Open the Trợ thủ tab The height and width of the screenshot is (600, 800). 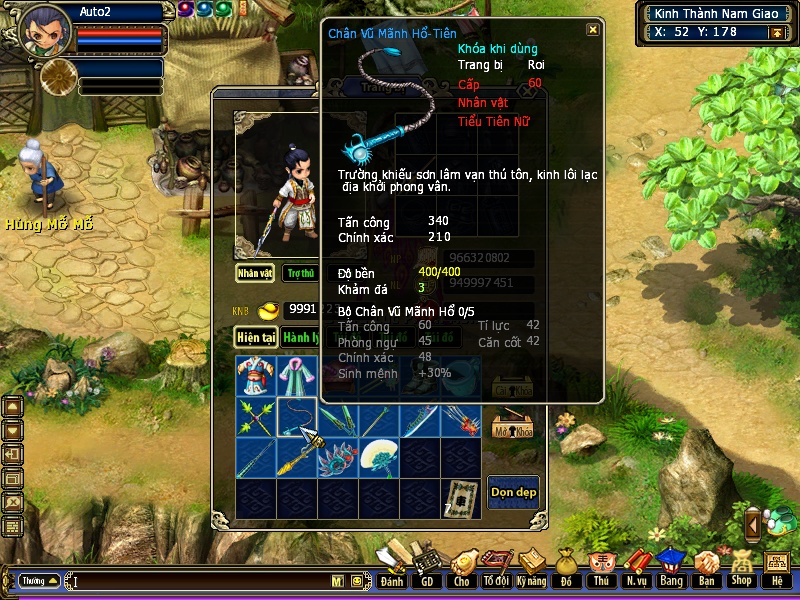coord(300,272)
